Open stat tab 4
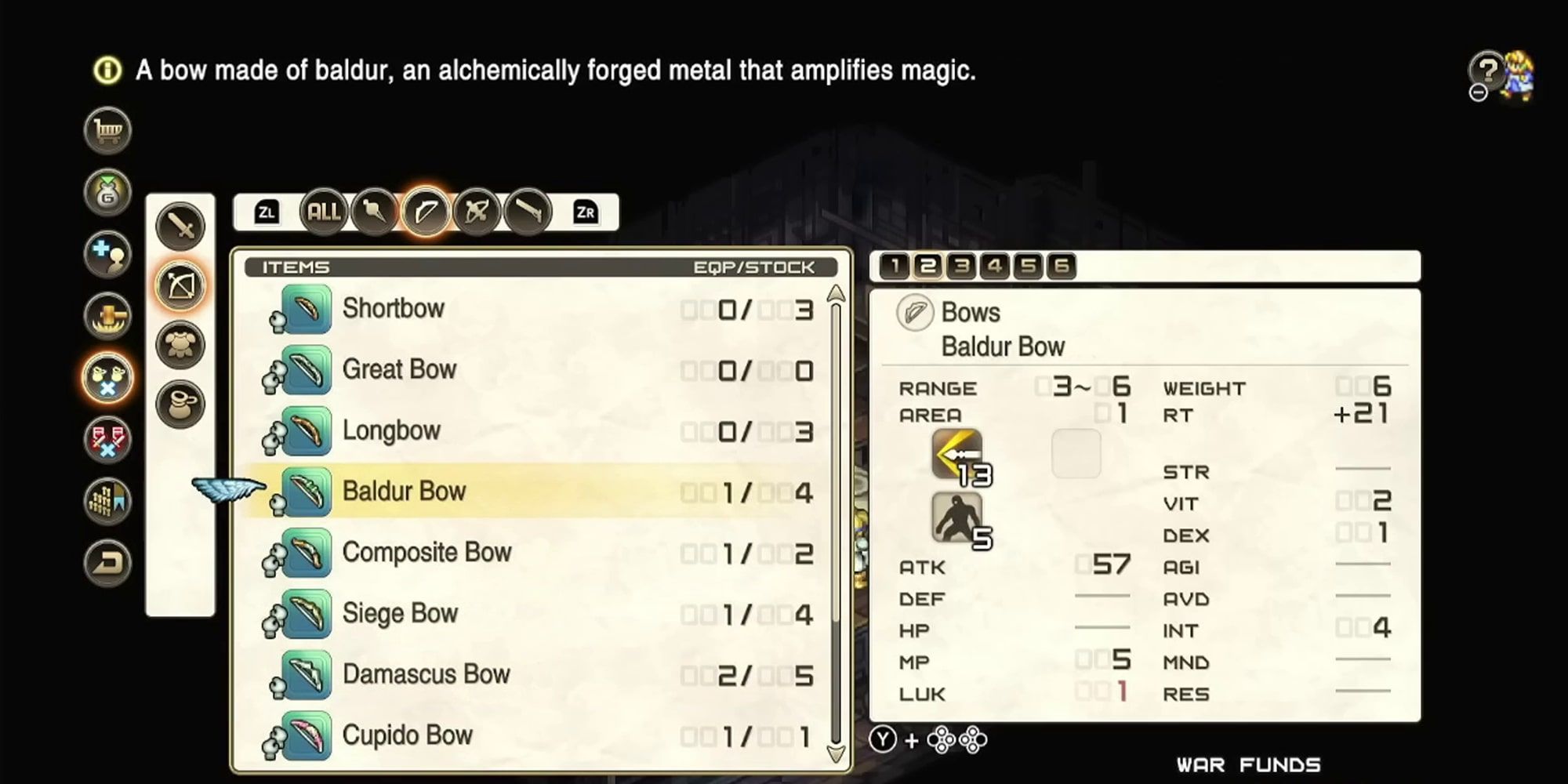The width and height of the screenshot is (1568, 784). tap(993, 267)
